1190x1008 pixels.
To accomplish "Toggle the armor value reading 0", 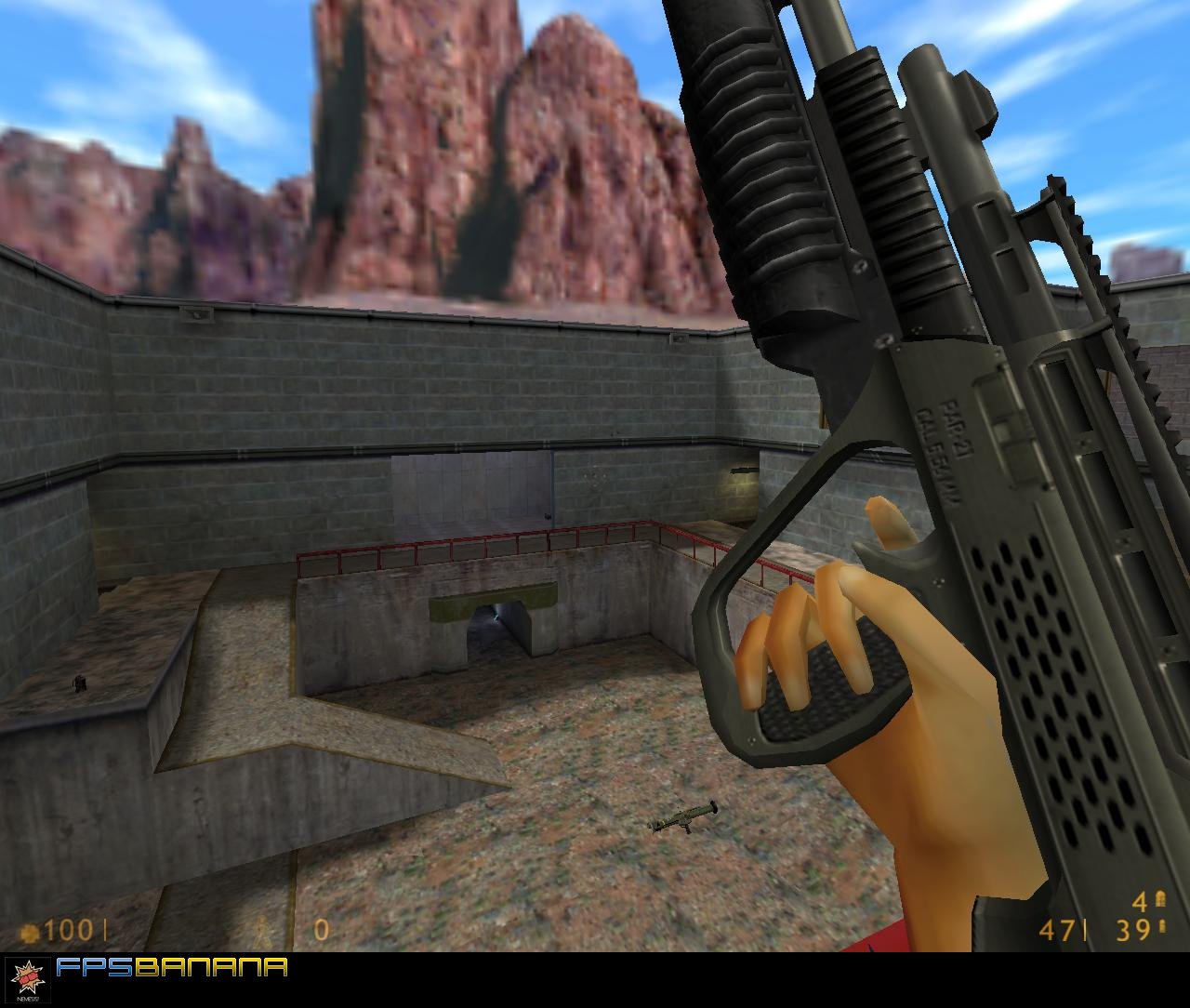I will tap(321, 931).
